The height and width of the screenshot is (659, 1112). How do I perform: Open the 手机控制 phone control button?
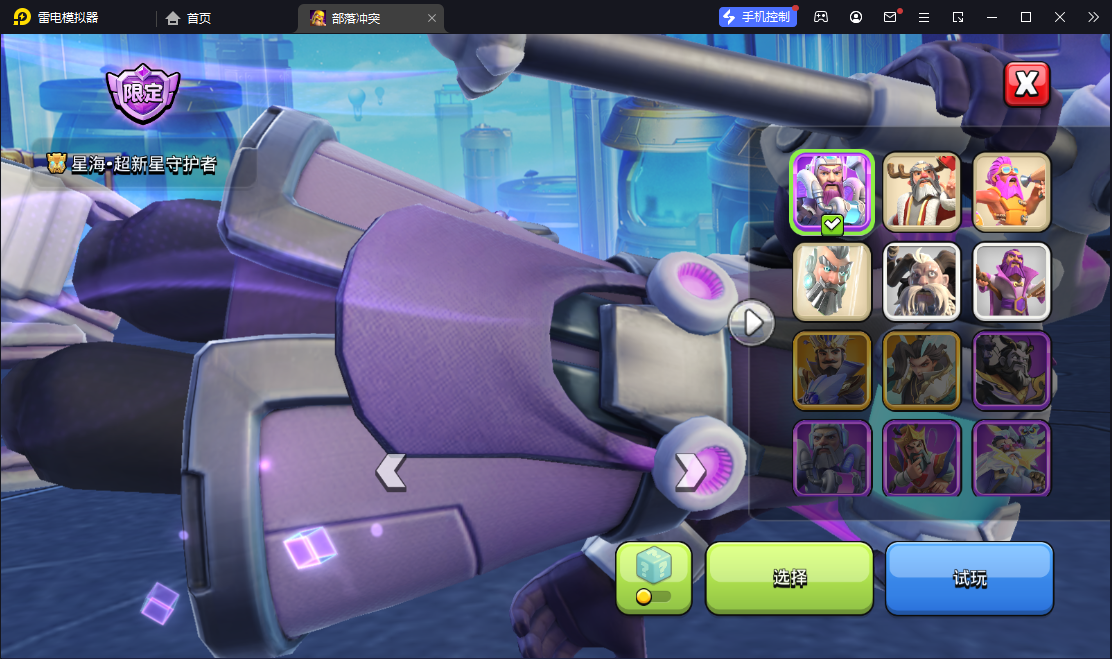click(x=757, y=17)
